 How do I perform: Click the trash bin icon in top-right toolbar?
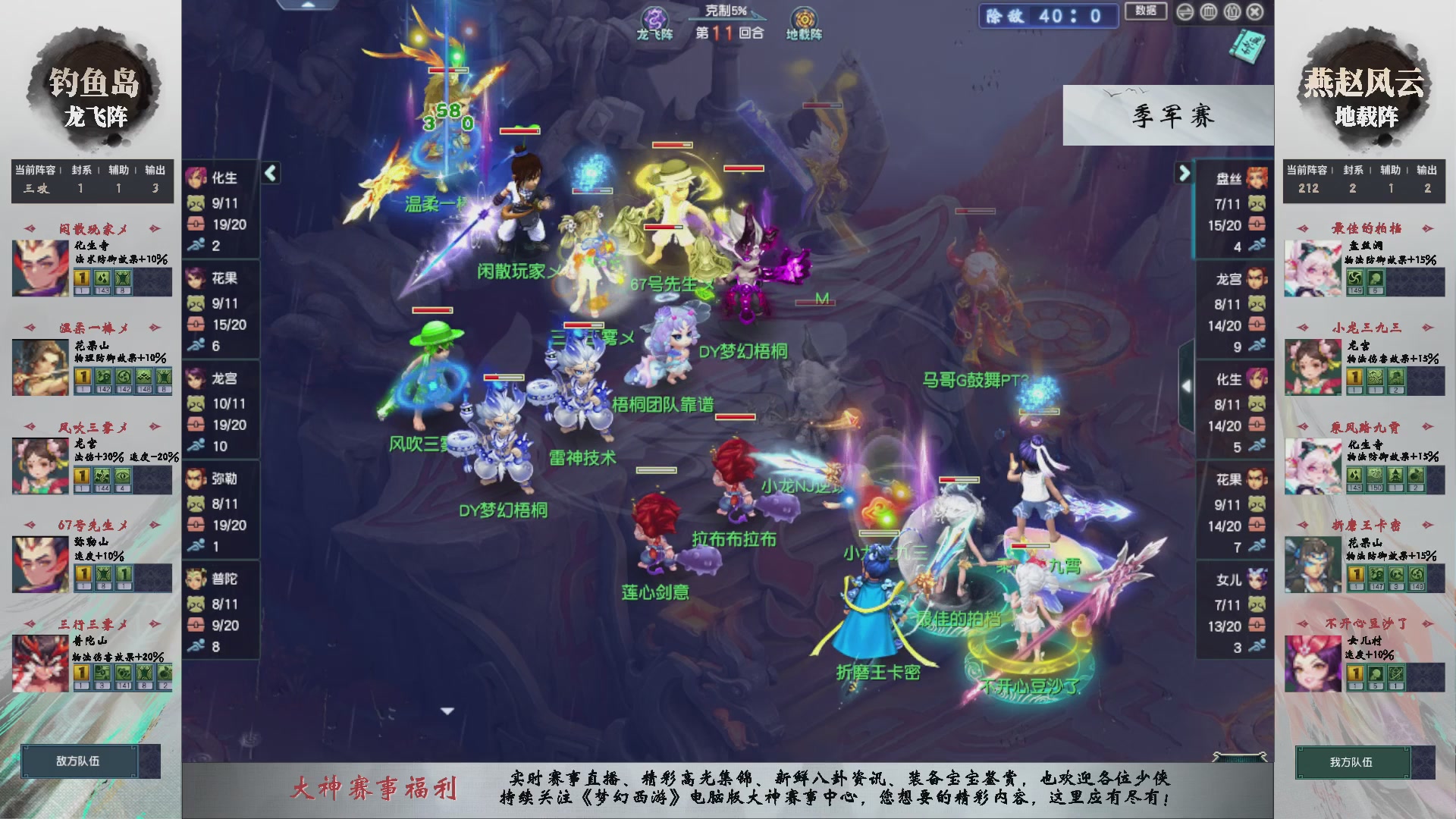pos(1210,11)
